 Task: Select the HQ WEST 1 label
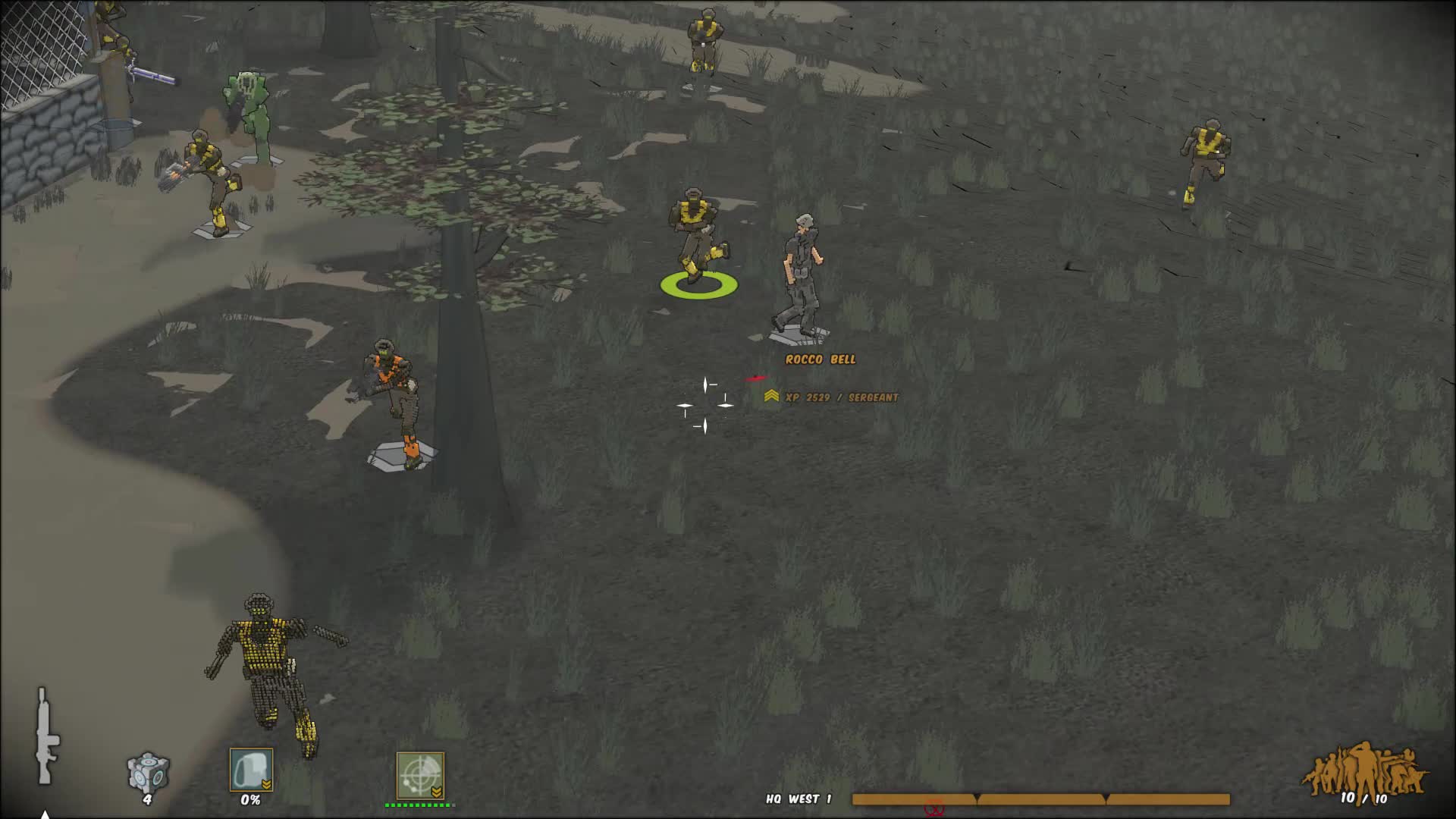click(799, 799)
